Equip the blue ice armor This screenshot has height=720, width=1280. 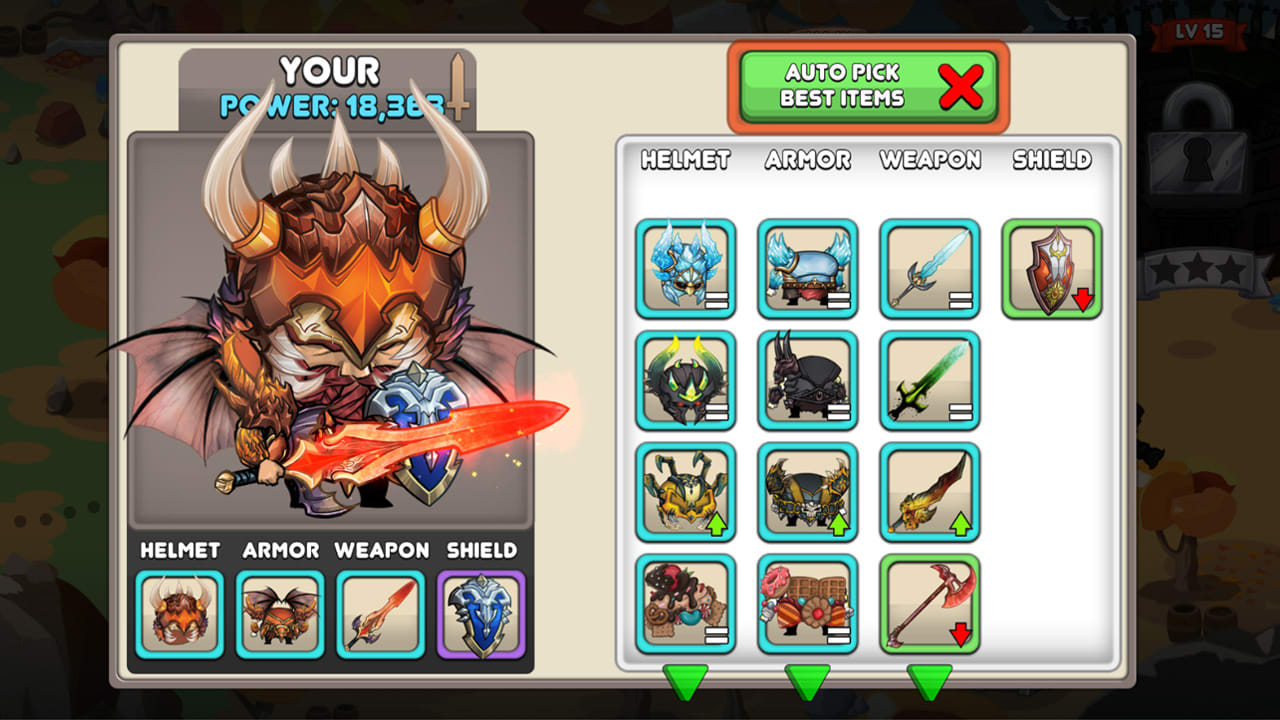(808, 267)
